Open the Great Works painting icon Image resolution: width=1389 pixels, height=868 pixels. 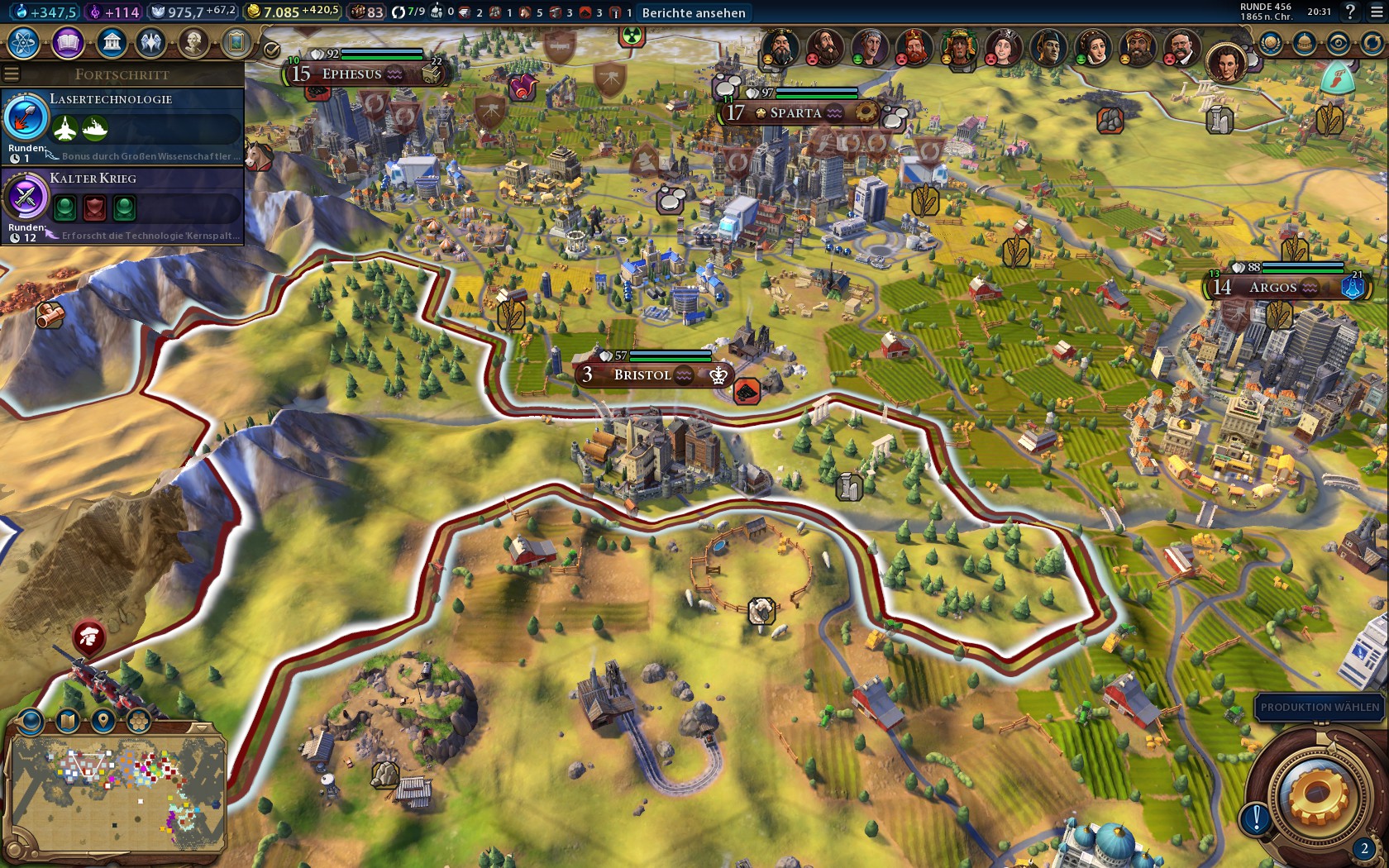point(236,43)
